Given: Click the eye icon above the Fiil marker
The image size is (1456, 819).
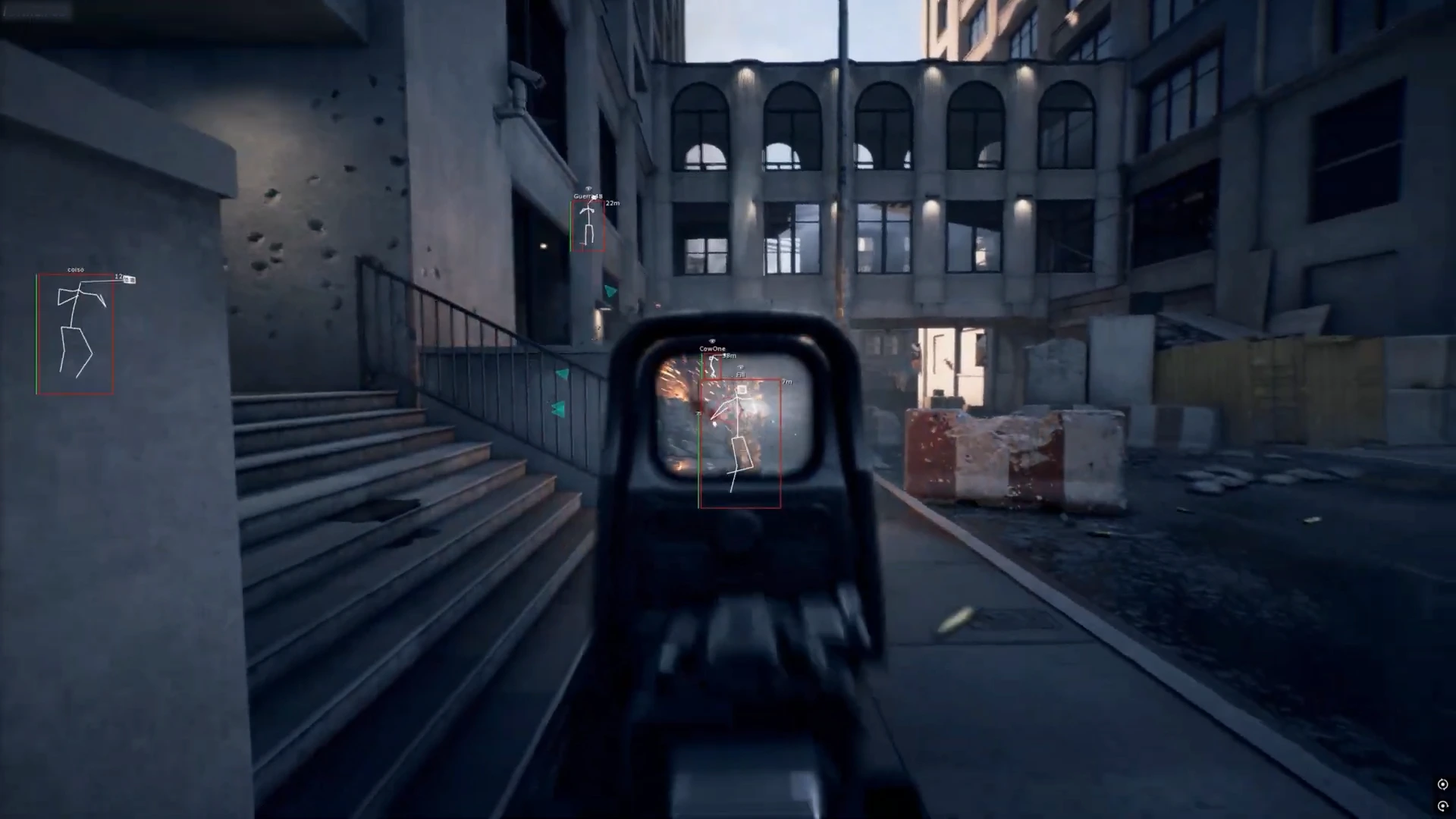Looking at the screenshot, I should (x=741, y=367).
